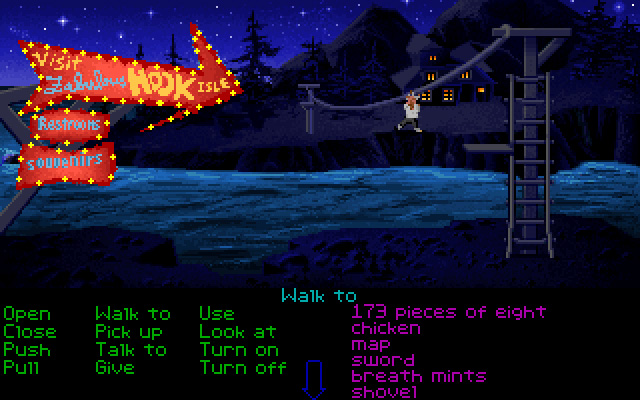This screenshot has height=400, width=640.
Task: Select the Pick up verb
Action: 131,331
